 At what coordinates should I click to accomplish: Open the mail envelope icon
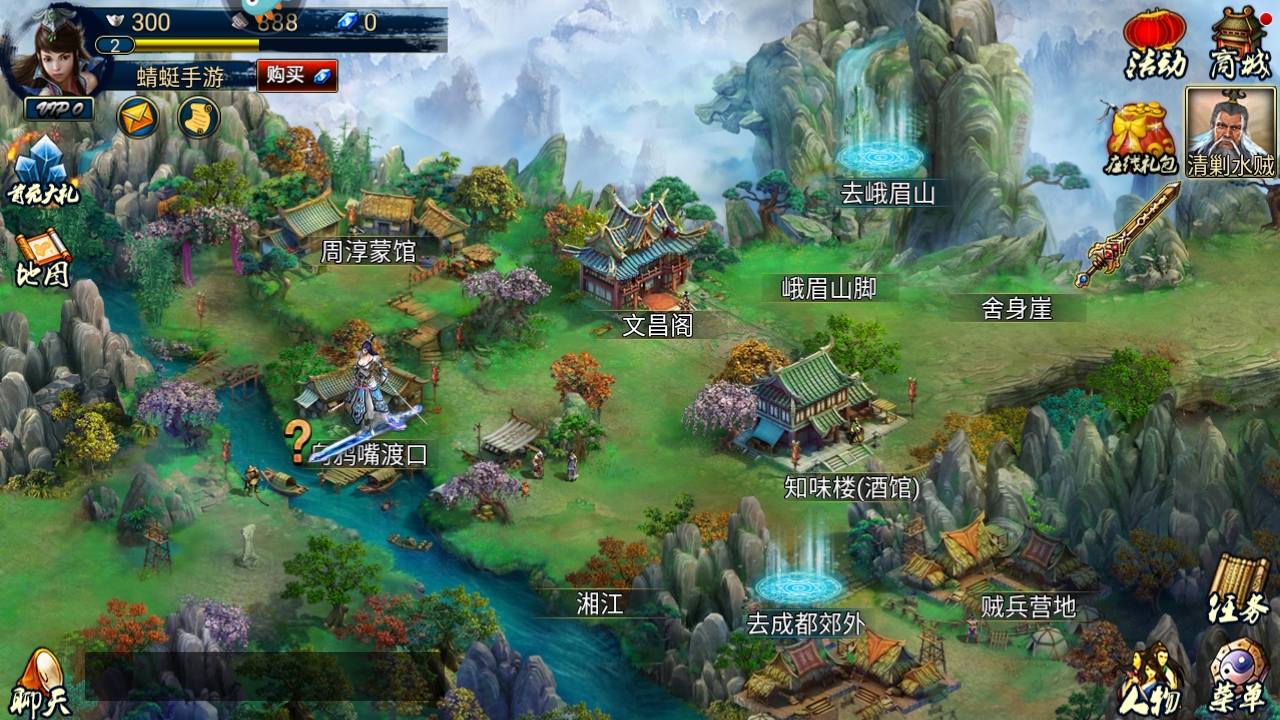[138, 118]
